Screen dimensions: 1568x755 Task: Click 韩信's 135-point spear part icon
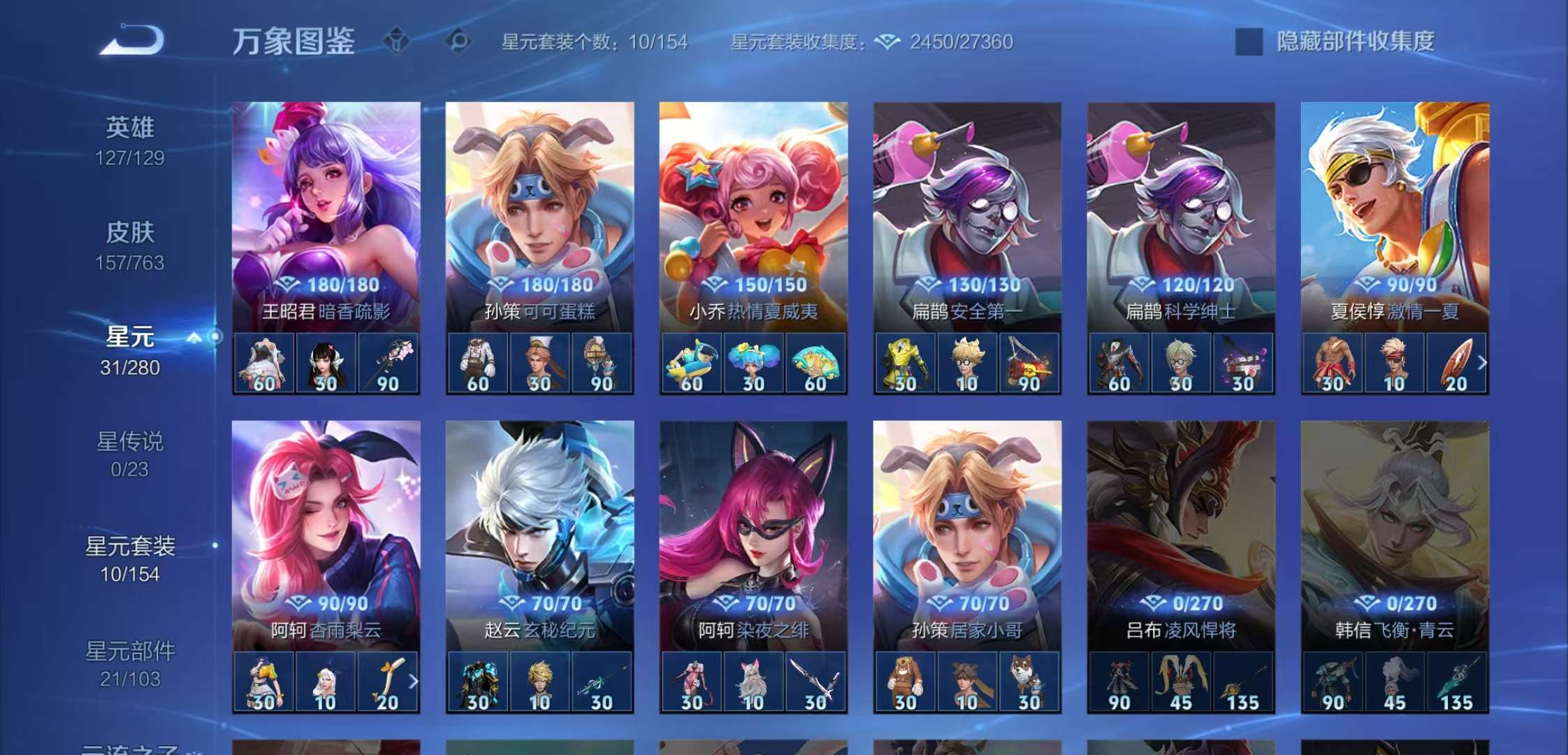coord(1456,682)
